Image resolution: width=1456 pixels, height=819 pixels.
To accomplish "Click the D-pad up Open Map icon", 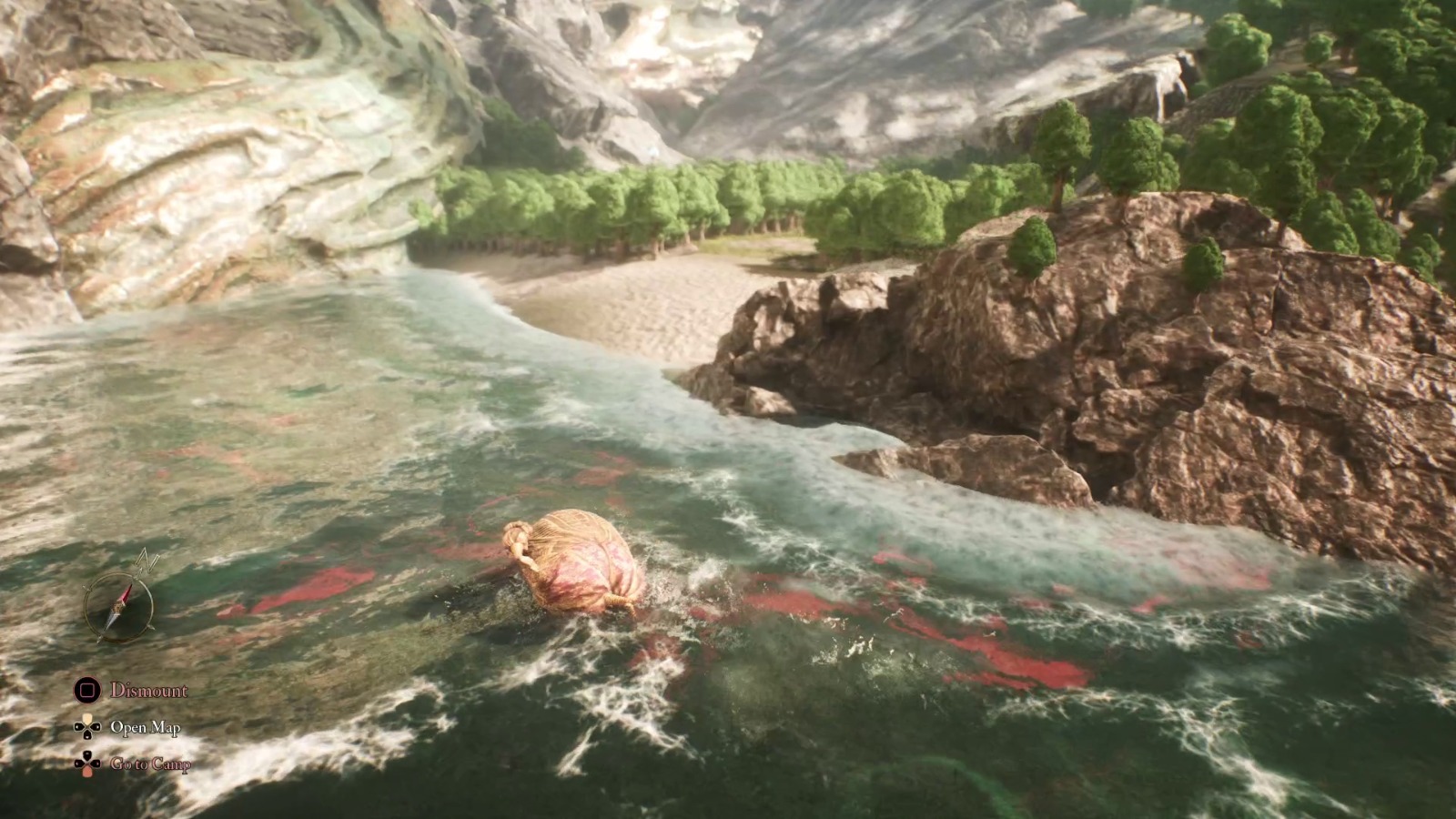I will 86,726.
